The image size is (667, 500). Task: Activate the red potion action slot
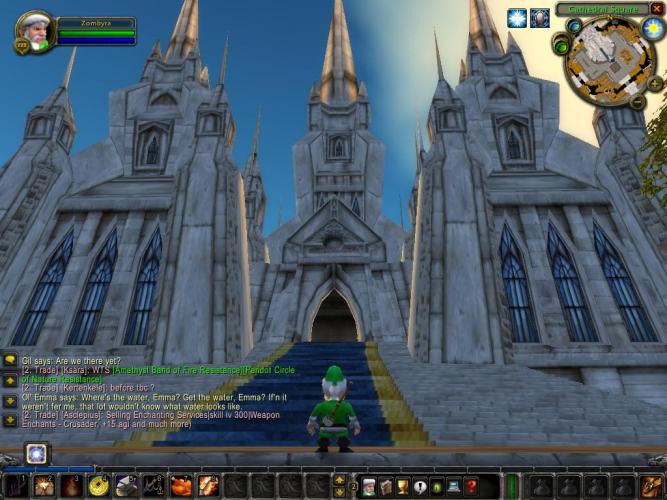click(x=71, y=486)
